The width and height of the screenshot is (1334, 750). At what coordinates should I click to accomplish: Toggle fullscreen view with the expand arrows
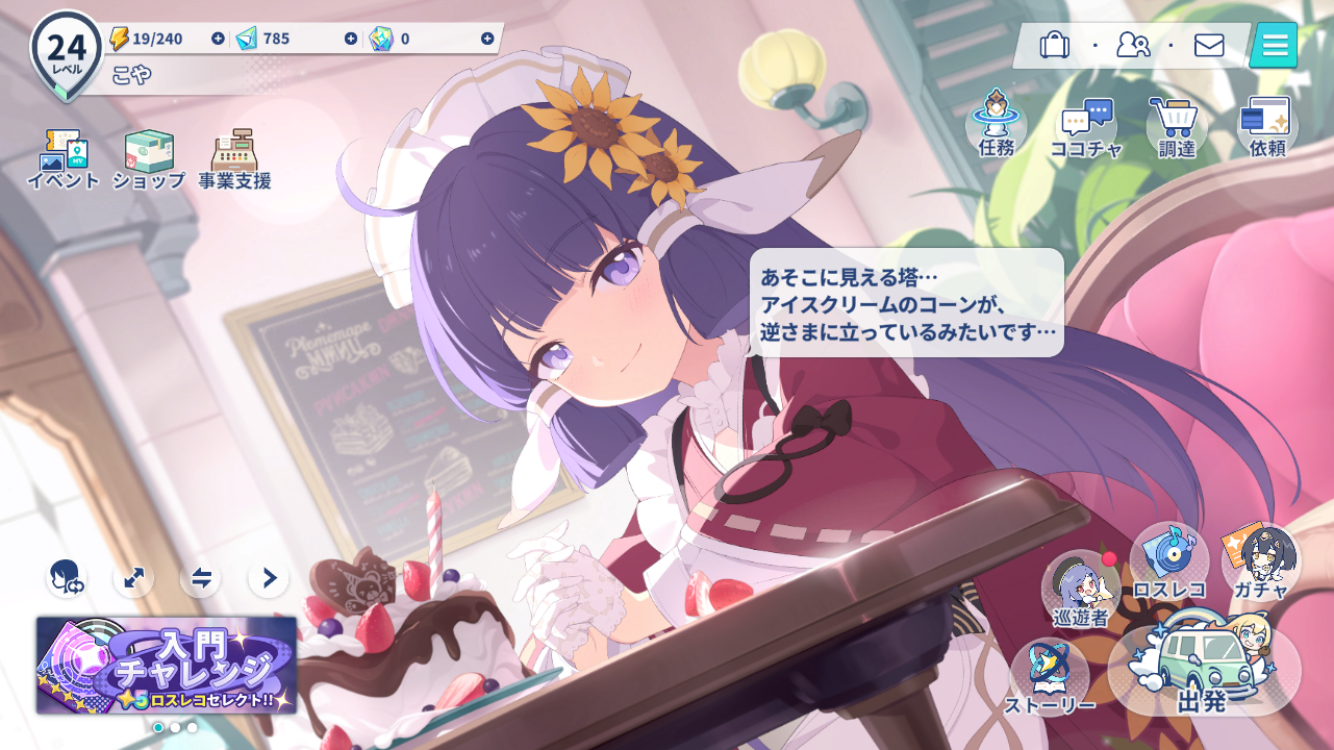click(133, 578)
